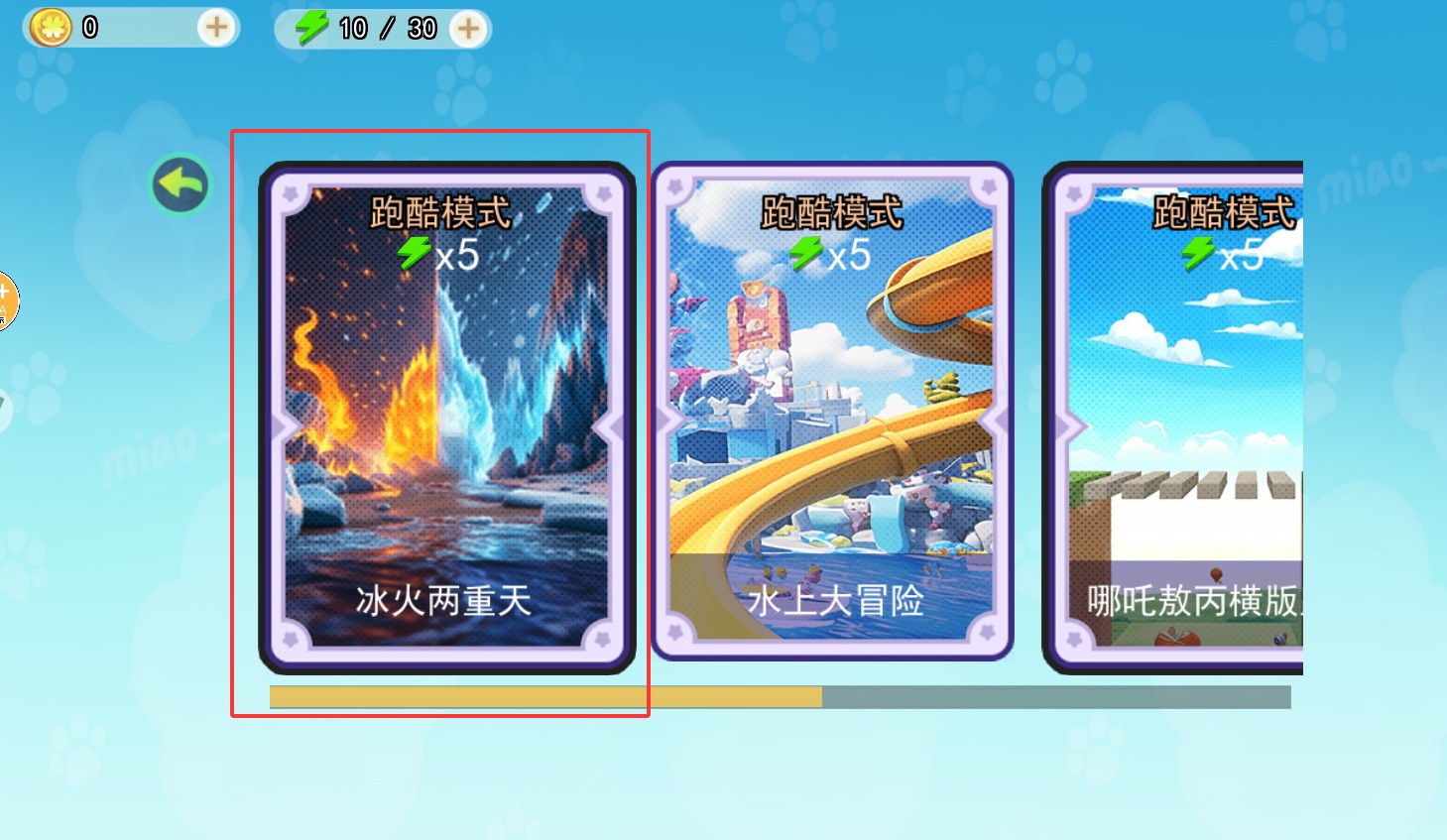Open the 哪吒敖丙横版 level card
1447x840 pixels.
click(1180, 417)
